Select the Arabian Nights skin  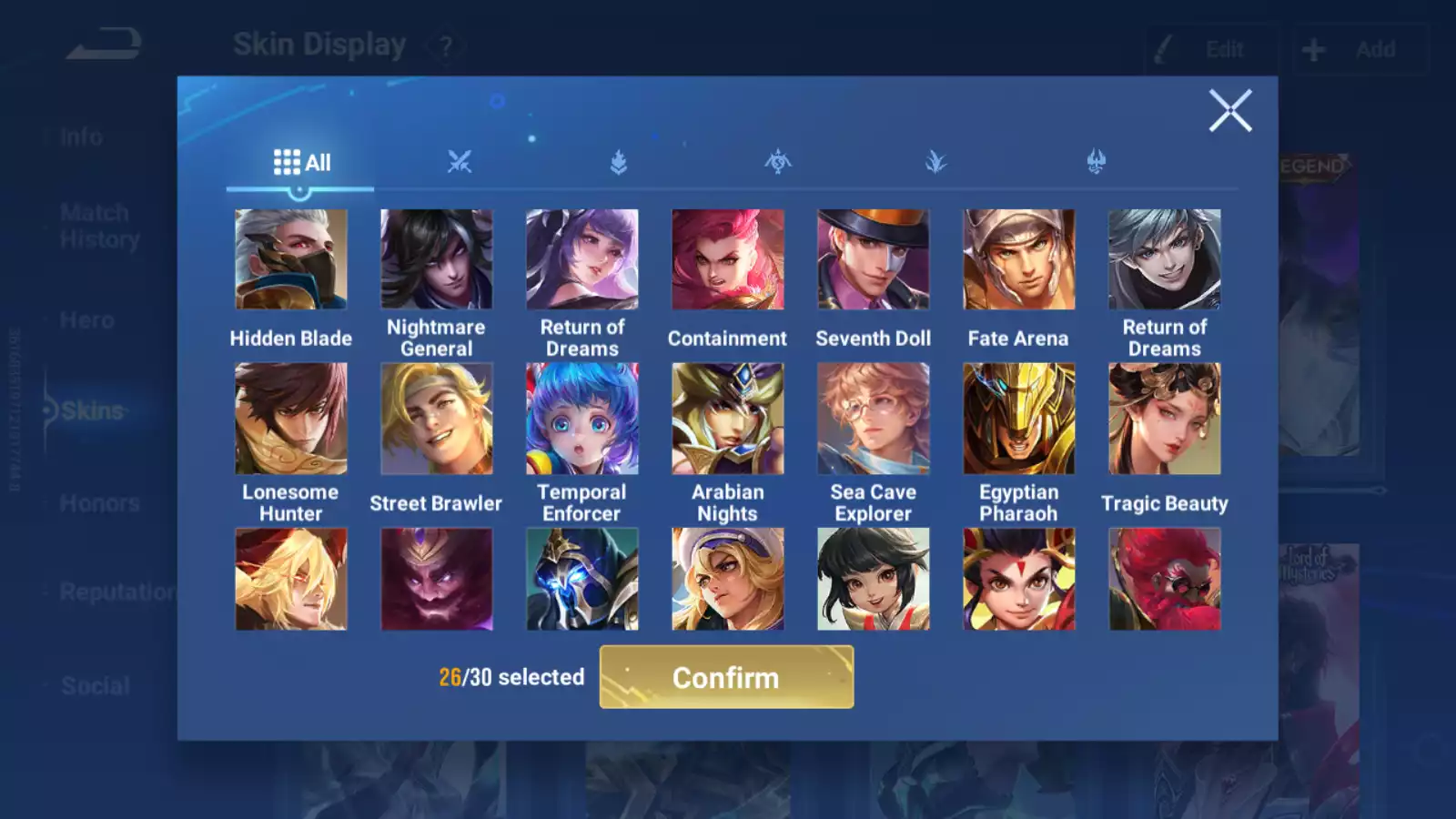pos(727,419)
